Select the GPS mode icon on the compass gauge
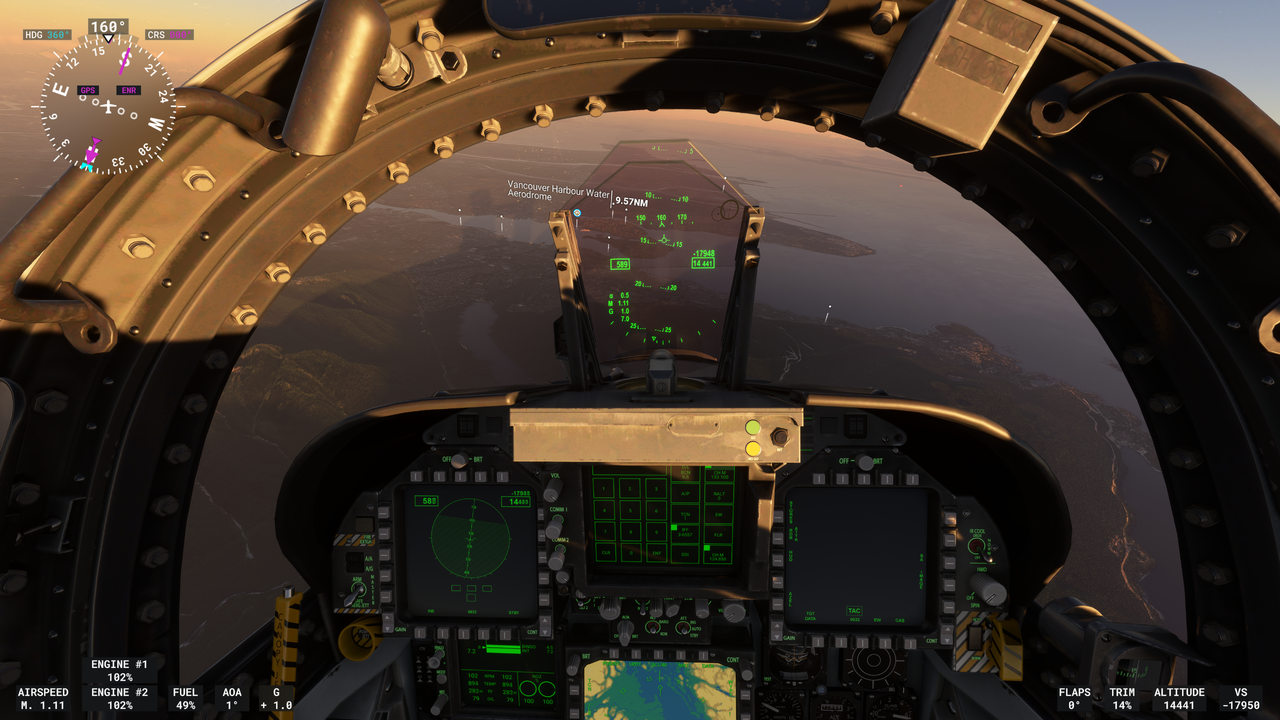 (x=88, y=89)
